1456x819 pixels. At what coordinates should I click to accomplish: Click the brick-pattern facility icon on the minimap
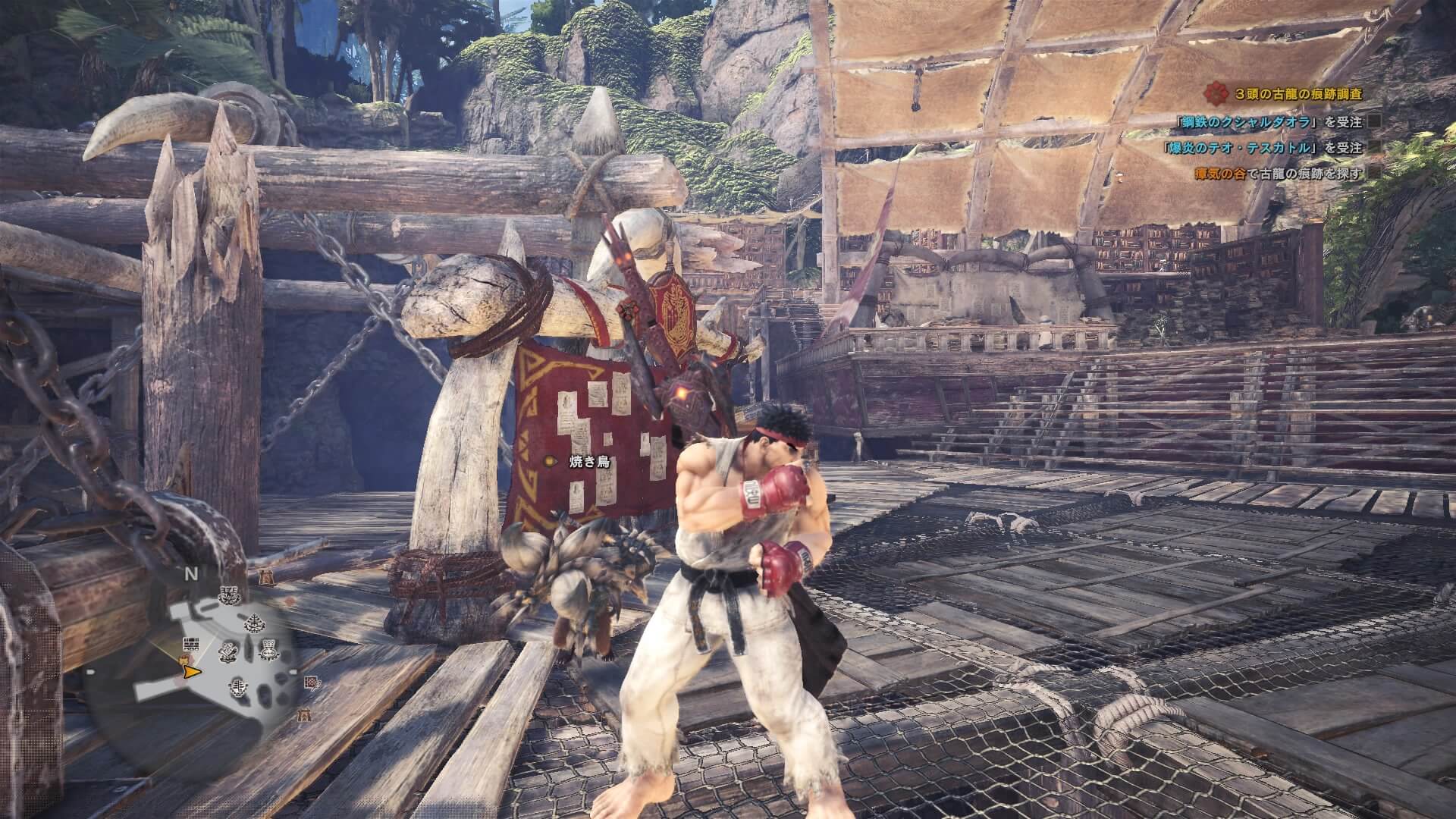(192, 644)
